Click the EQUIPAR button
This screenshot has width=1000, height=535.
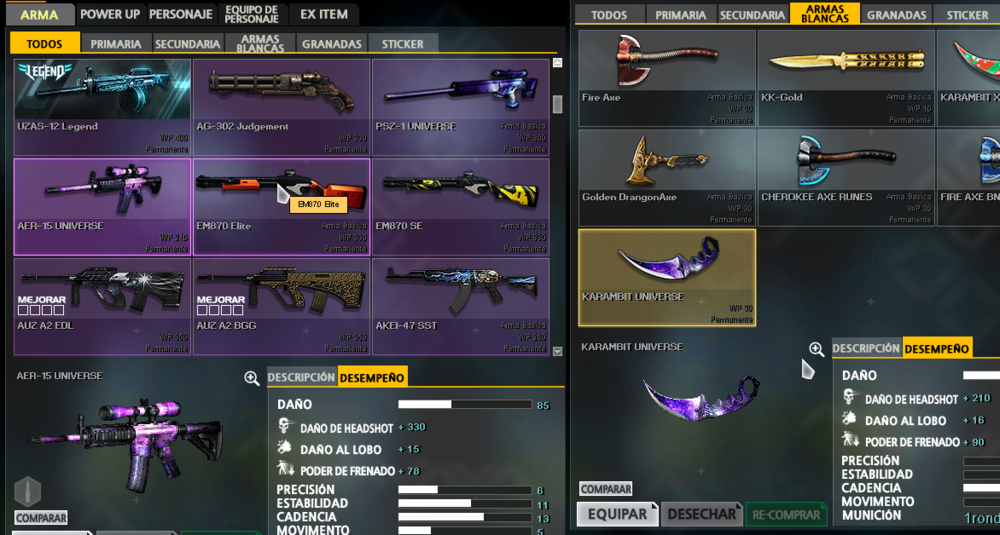point(617,514)
